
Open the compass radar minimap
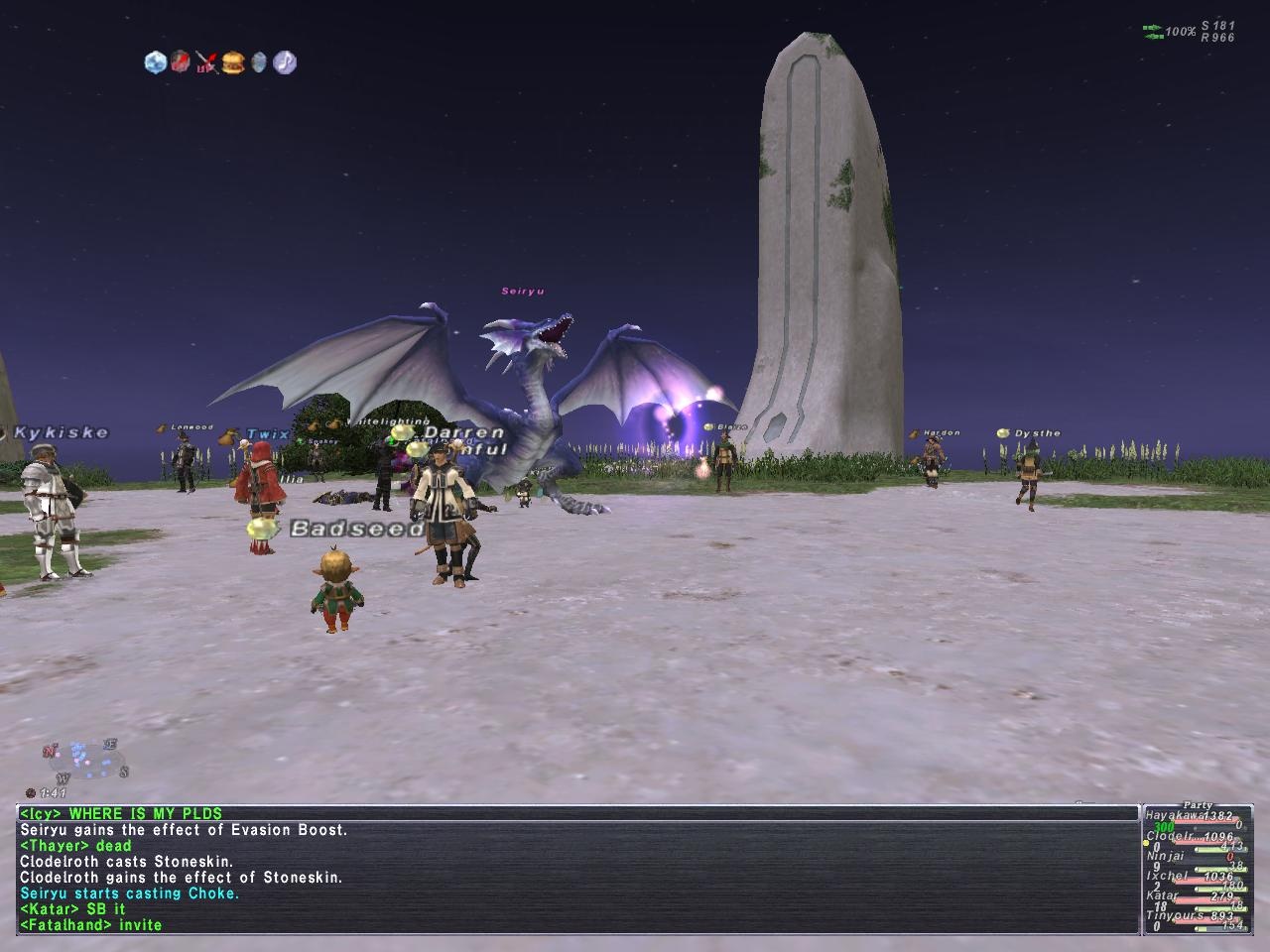coord(85,759)
